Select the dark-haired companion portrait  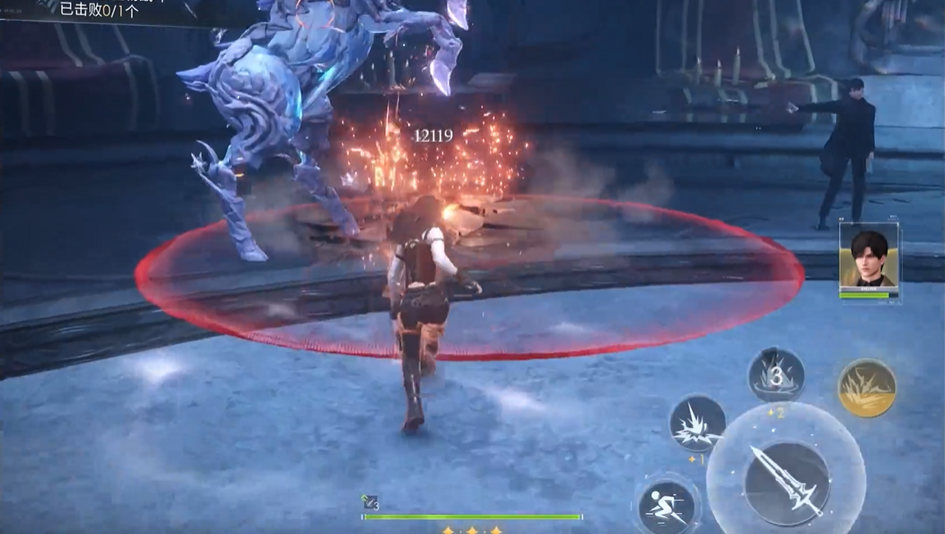tap(868, 256)
